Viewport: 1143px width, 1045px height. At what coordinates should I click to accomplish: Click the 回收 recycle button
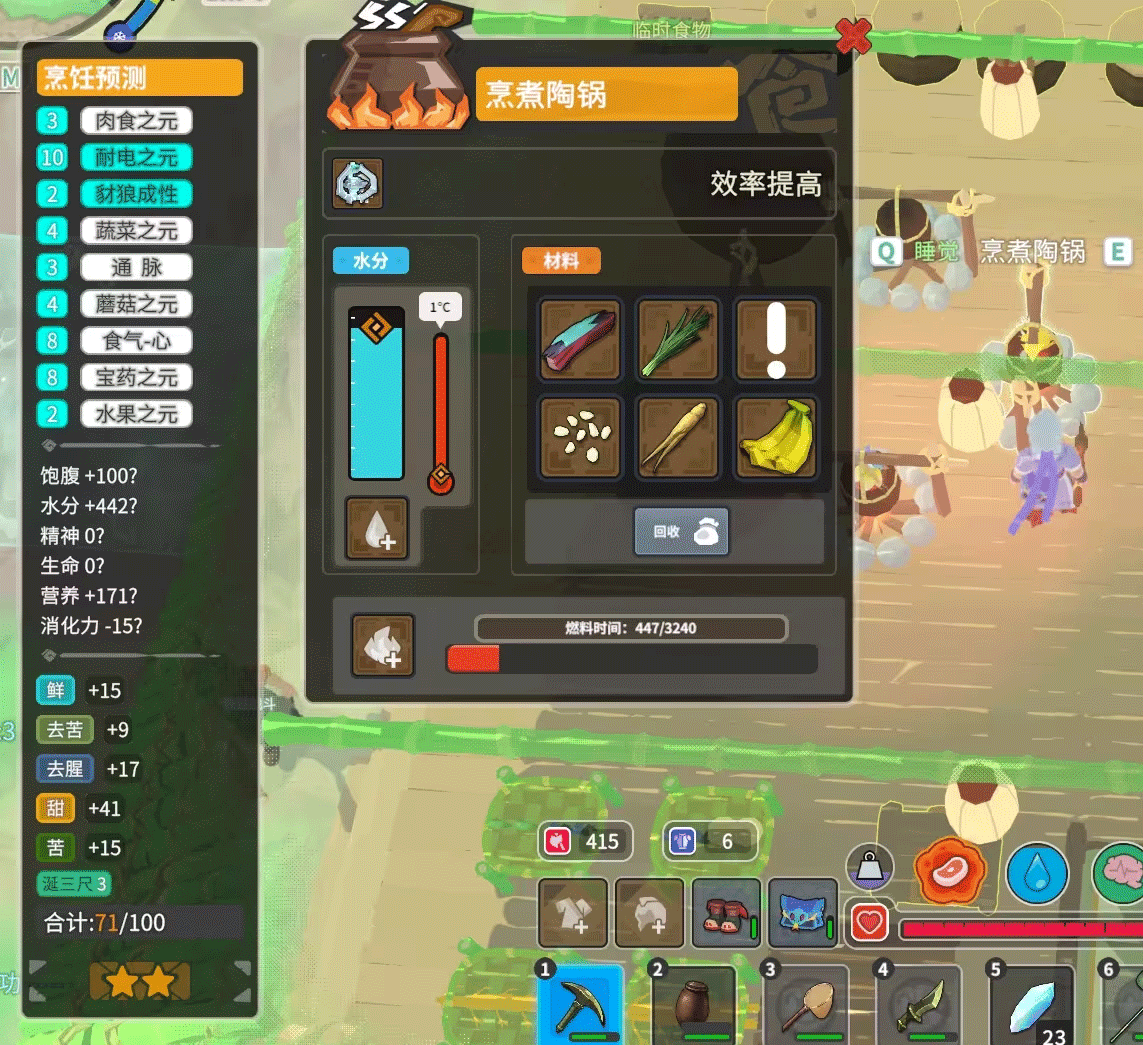681,531
